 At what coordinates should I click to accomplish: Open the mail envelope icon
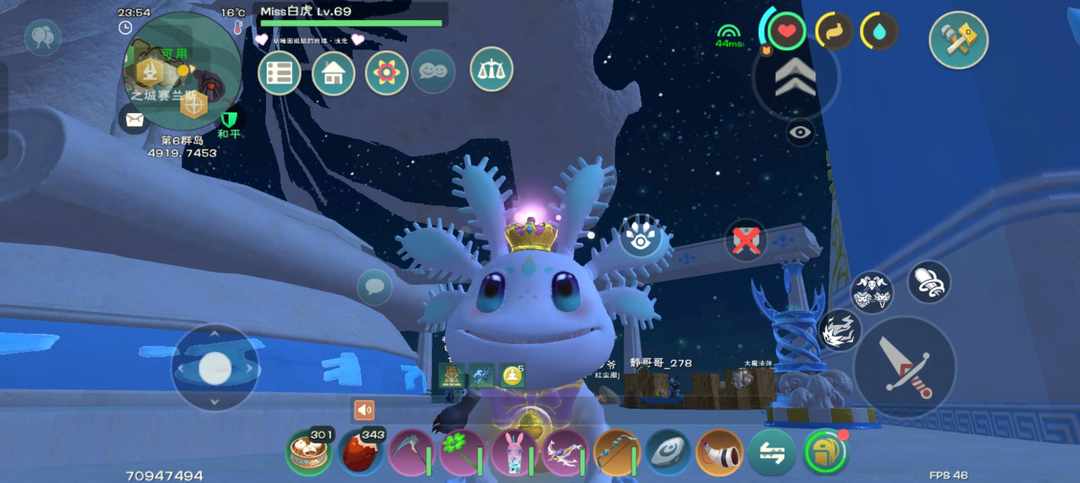(133, 119)
